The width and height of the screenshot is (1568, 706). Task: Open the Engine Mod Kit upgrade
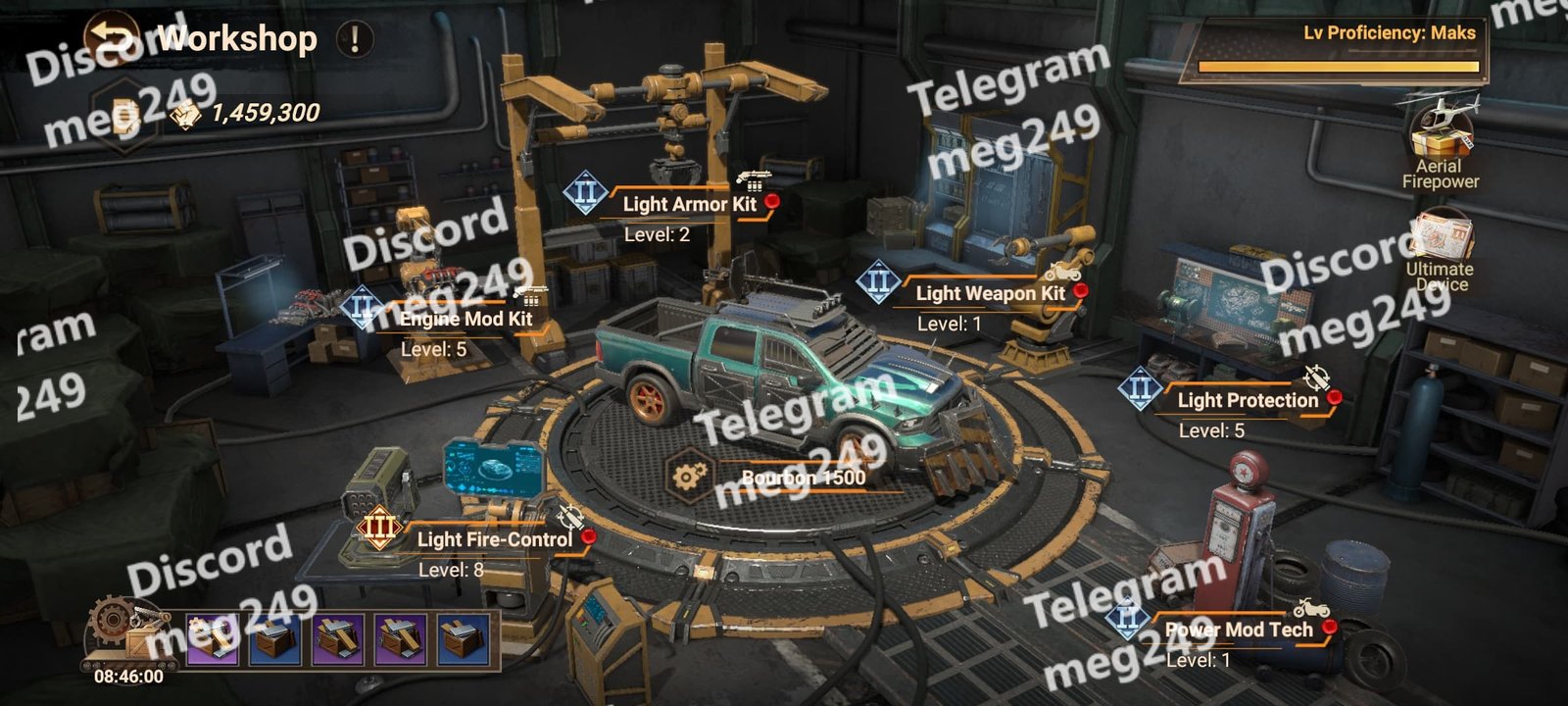pos(465,319)
